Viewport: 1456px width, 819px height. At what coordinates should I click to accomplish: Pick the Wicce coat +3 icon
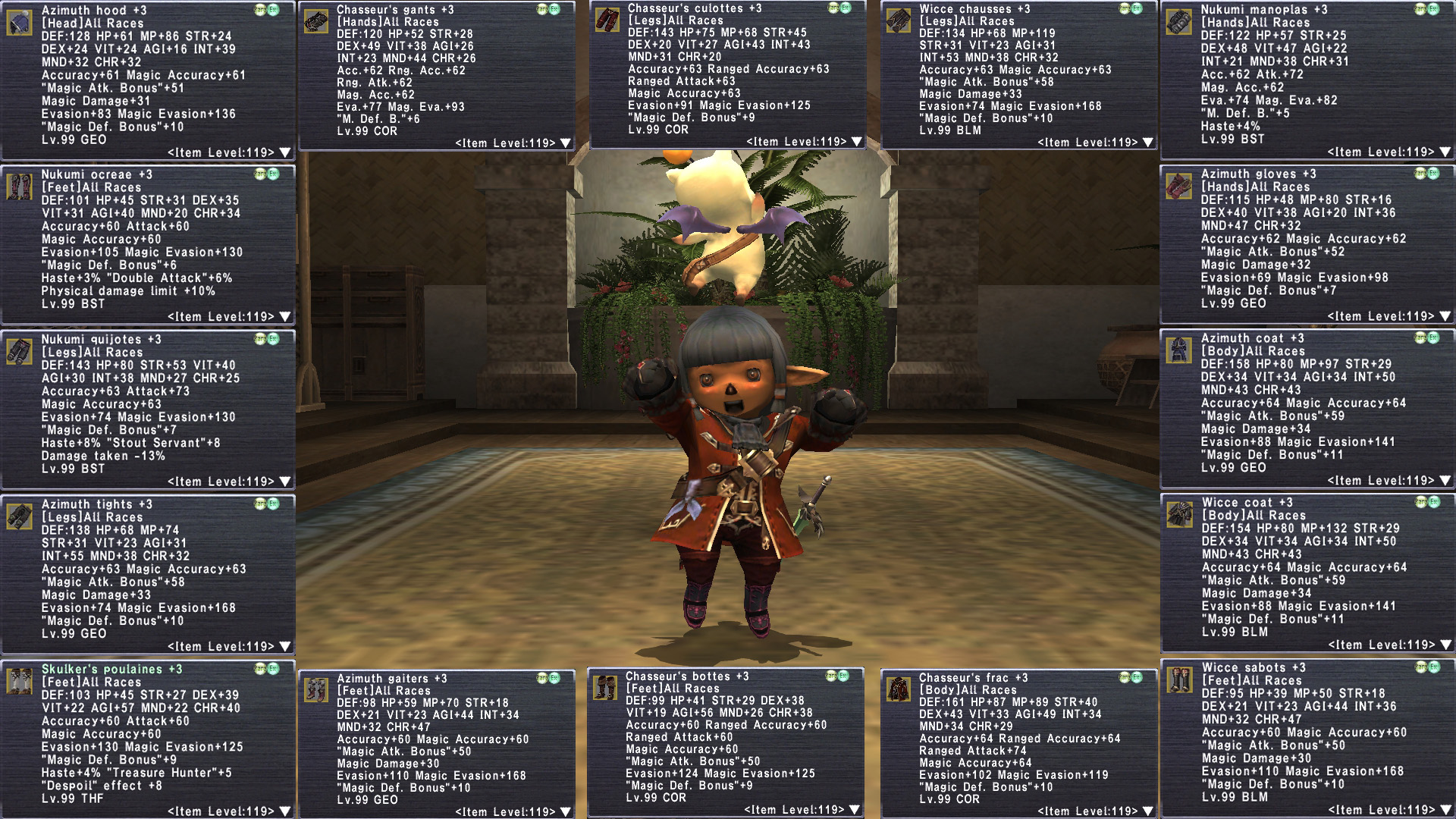click(x=1179, y=514)
